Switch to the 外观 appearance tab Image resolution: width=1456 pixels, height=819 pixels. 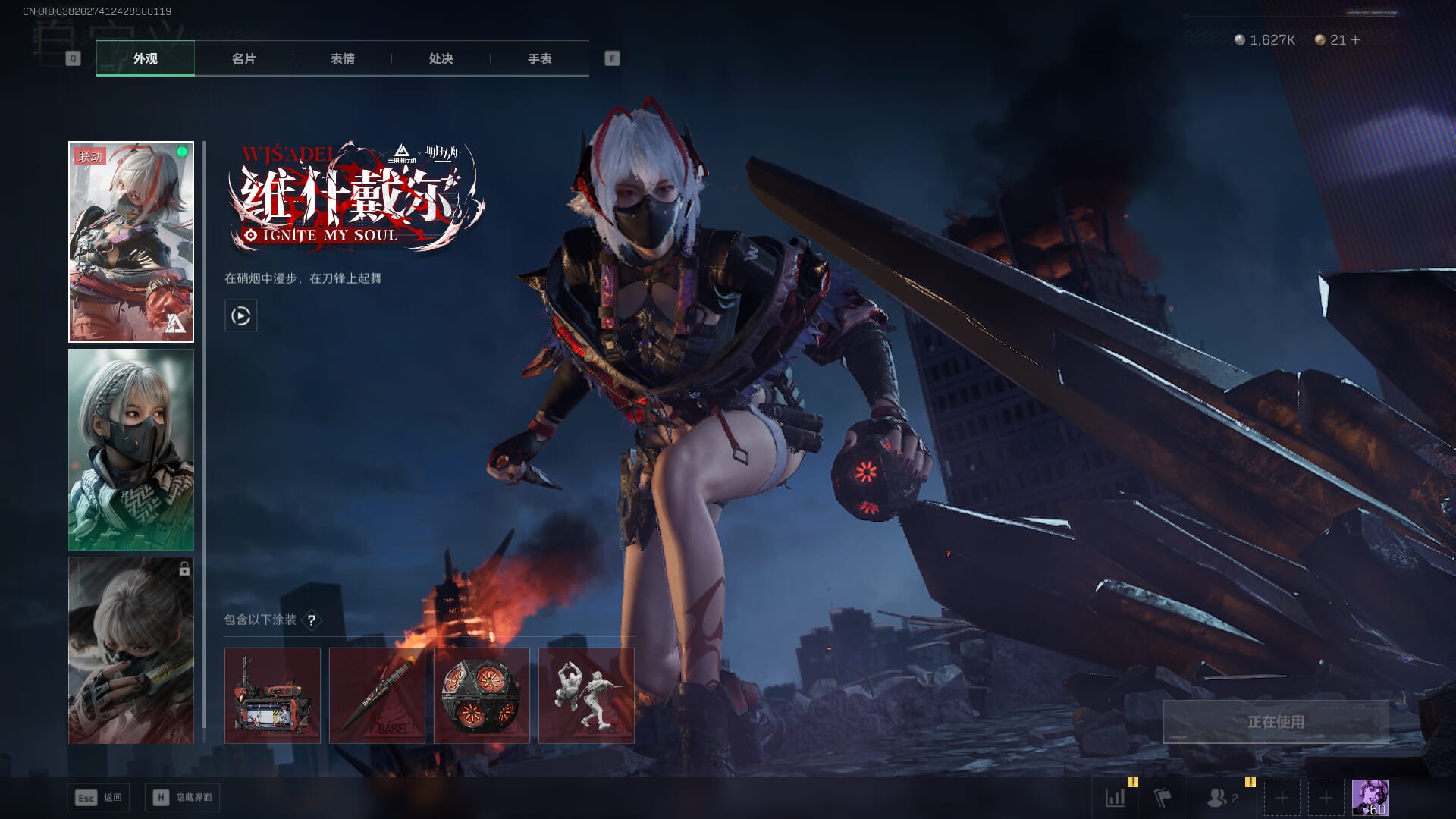pos(145,58)
